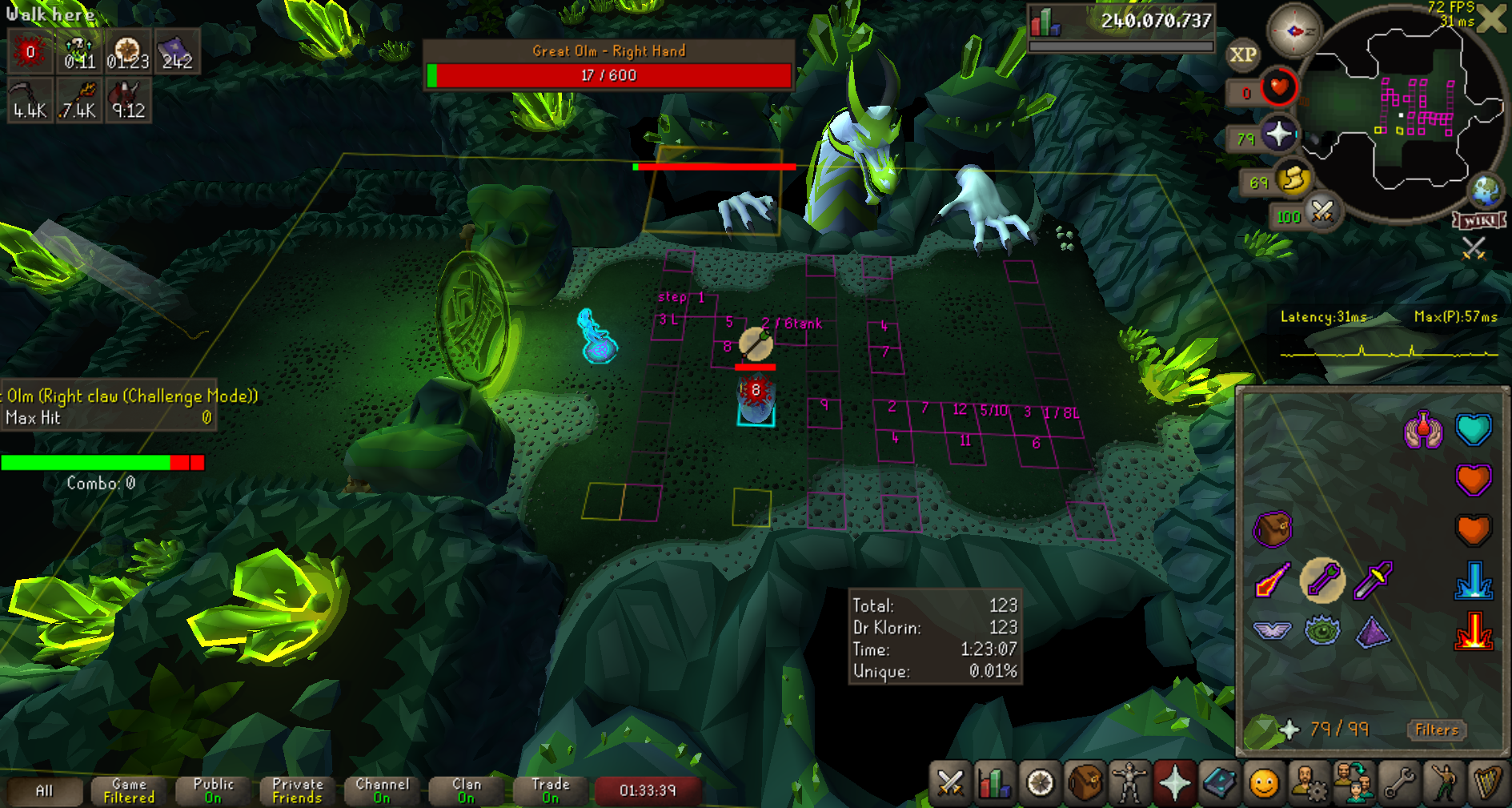Open the Spellbook tab
This screenshot has width=1512, height=808.
[x=1219, y=782]
